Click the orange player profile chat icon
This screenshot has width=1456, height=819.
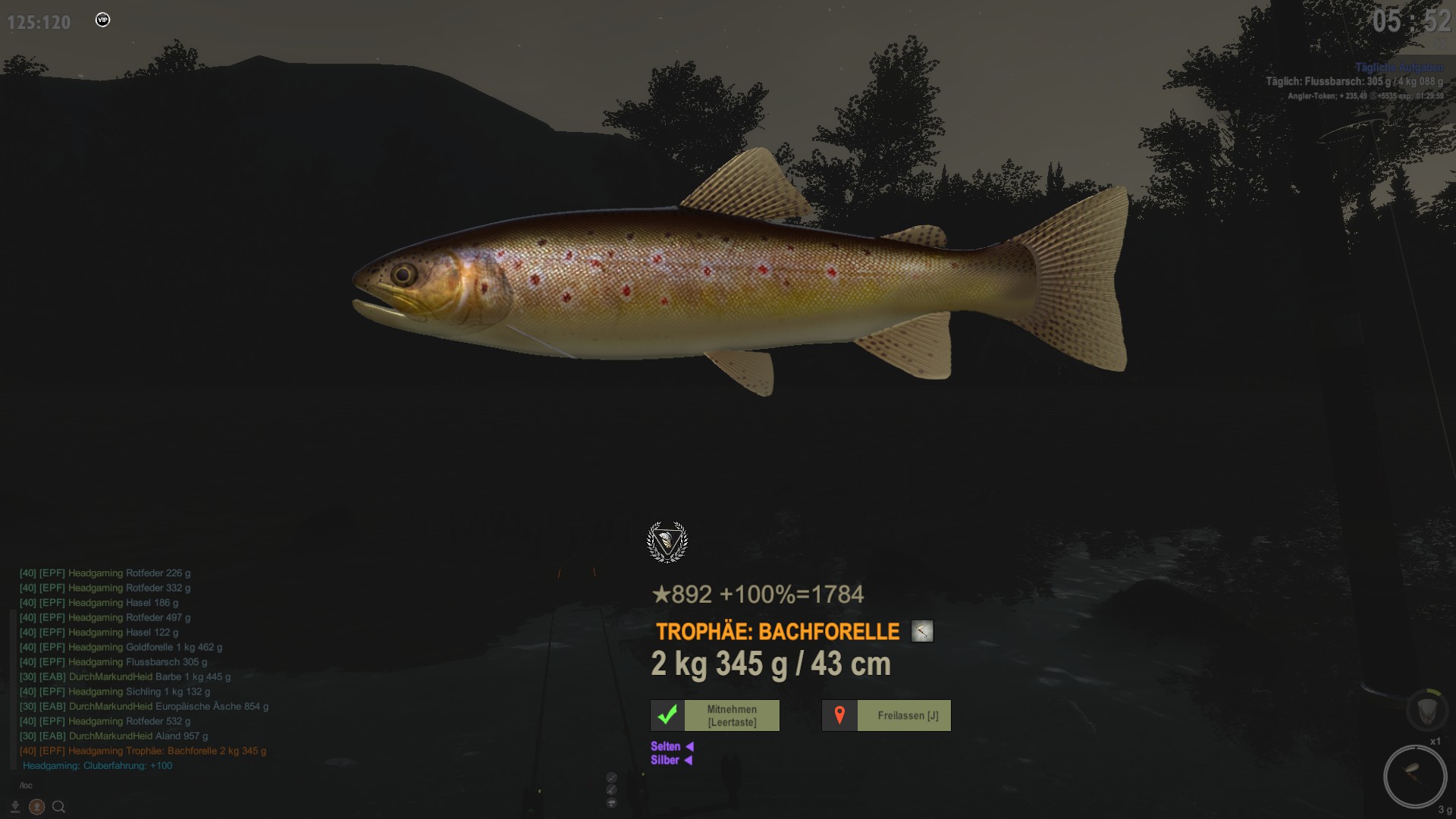point(36,807)
